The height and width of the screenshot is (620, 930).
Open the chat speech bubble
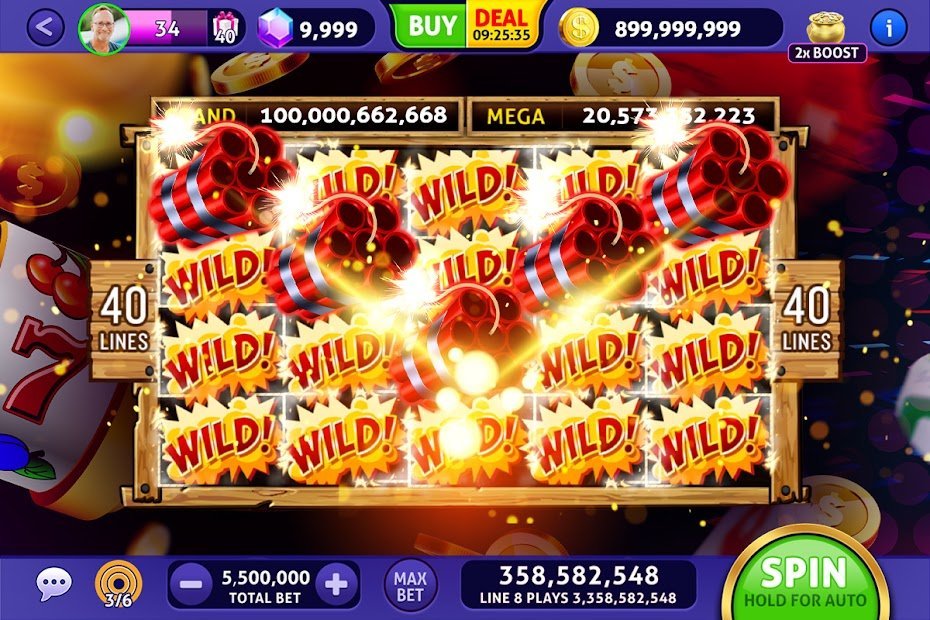(53, 584)
